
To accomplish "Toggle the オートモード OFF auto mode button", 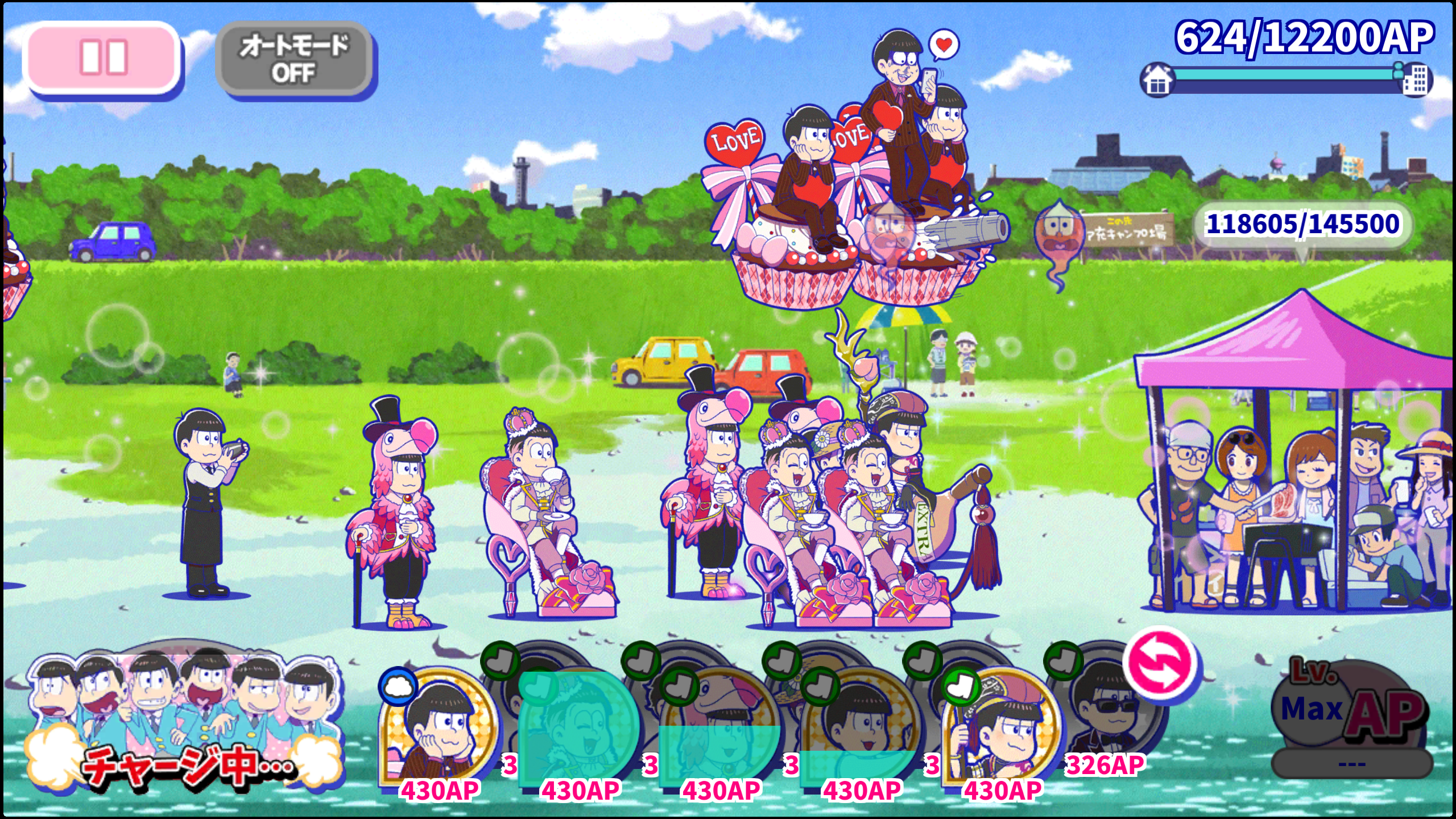I will click(294, 59).
